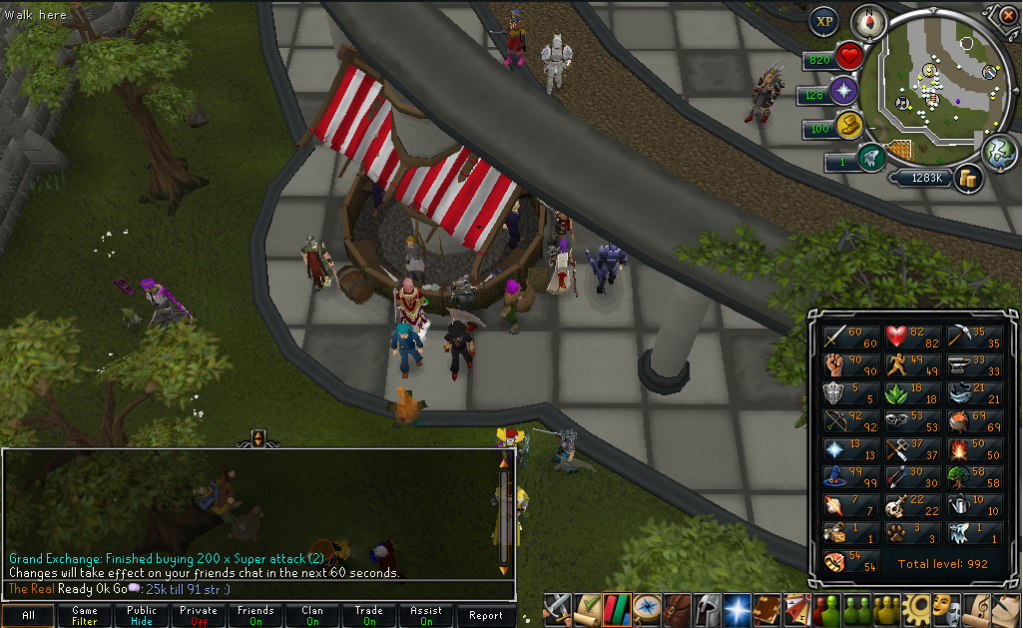Toggle run with the boot energy orb

[849, 126]
